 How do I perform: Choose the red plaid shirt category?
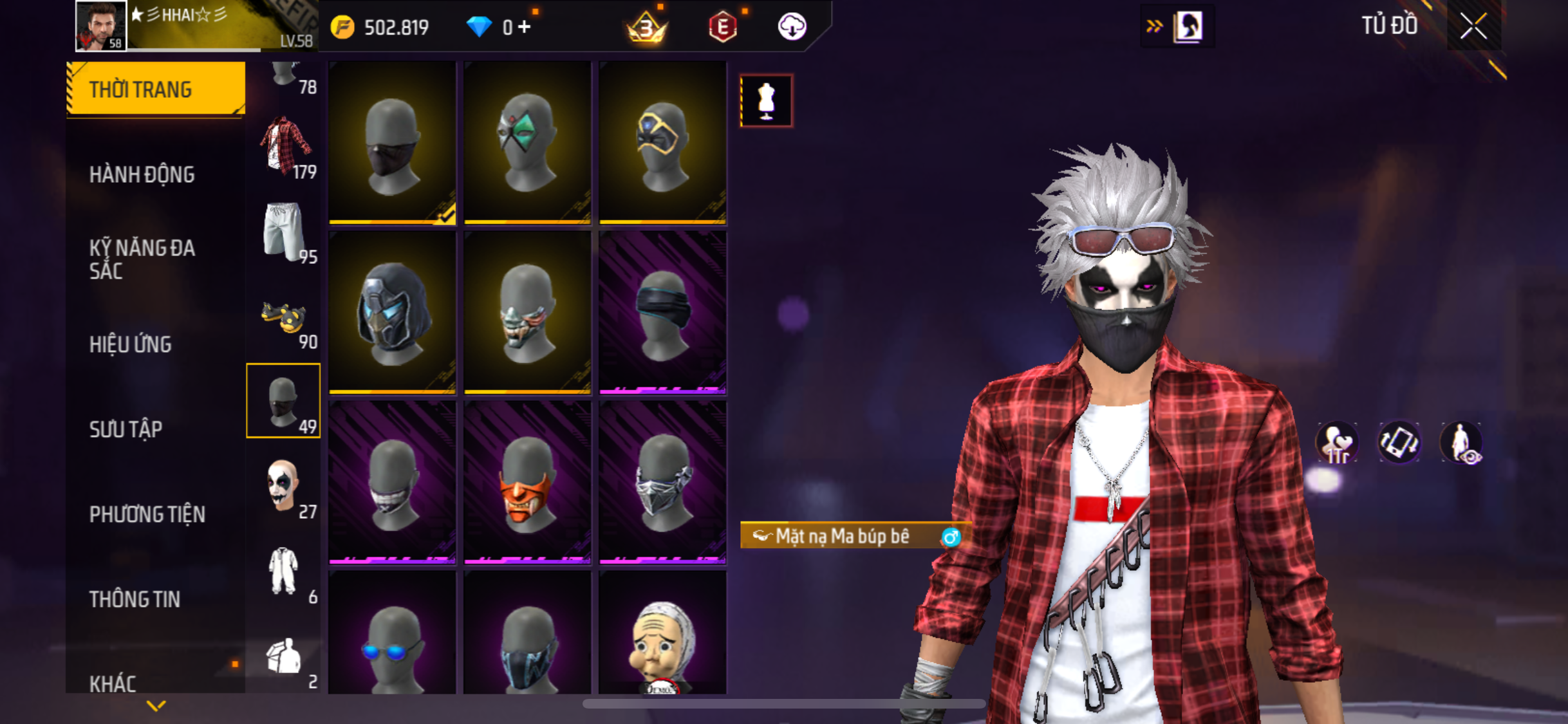click(284, 147)
